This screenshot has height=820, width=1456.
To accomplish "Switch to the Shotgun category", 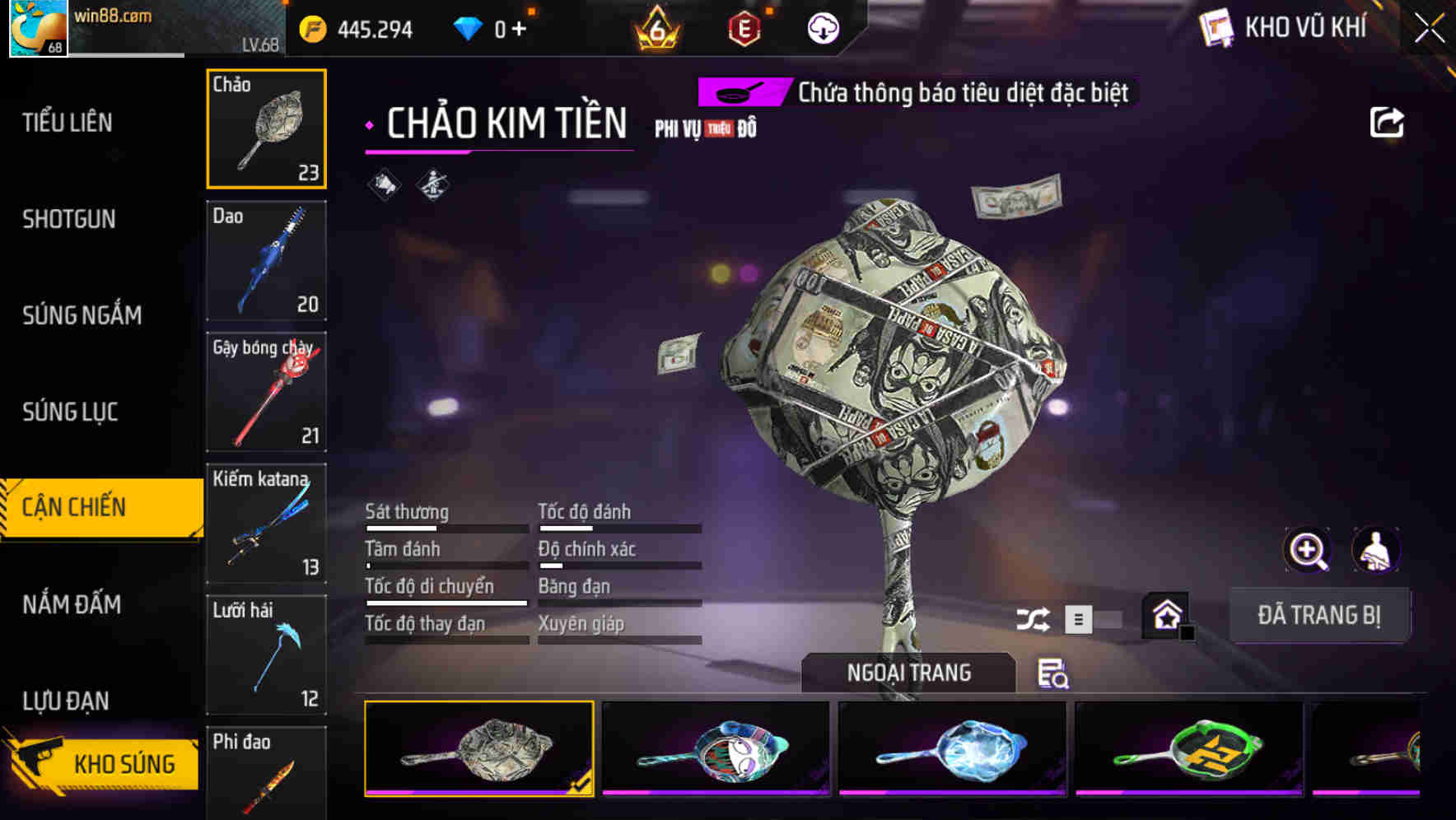I will click(x=69, y=219).
